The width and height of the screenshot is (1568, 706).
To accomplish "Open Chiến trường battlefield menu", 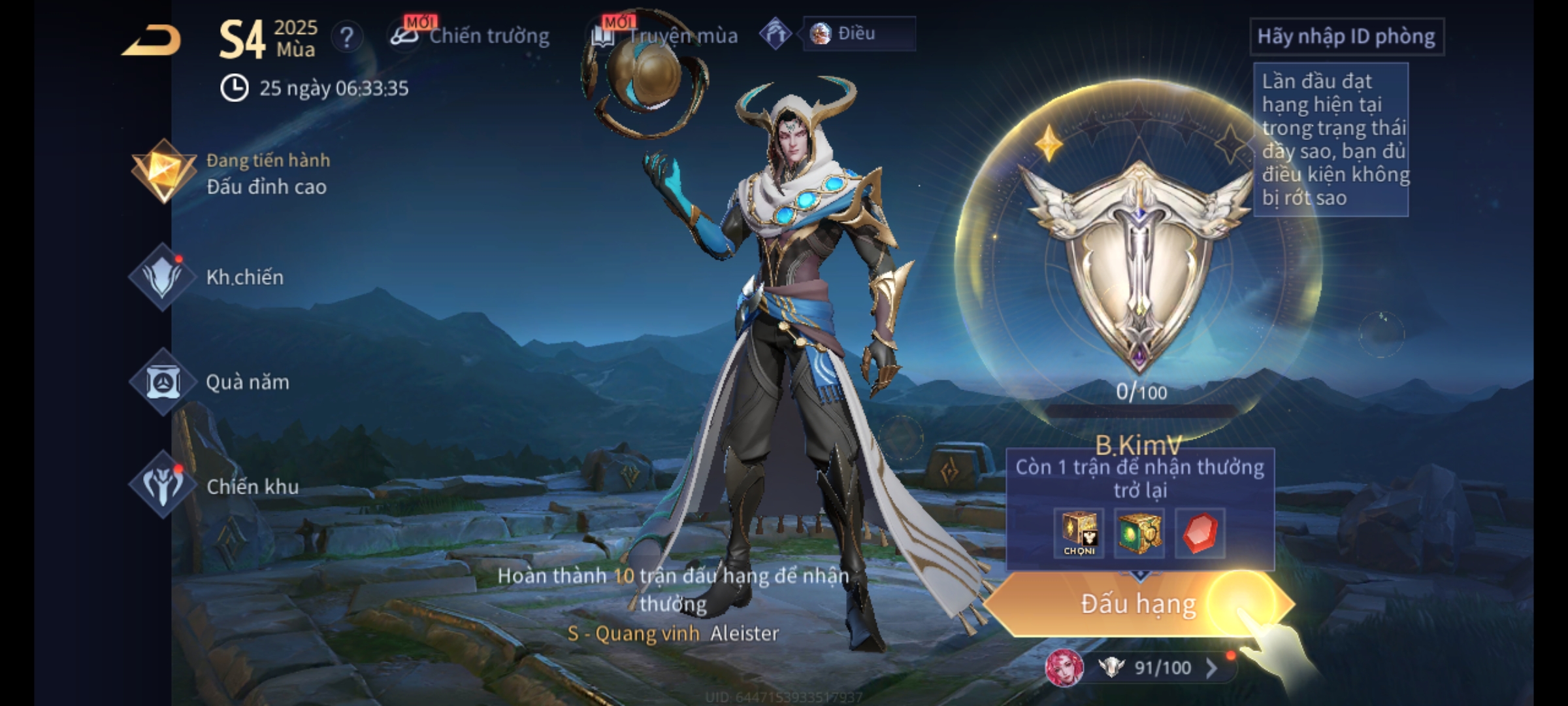I will coord(470,36).
